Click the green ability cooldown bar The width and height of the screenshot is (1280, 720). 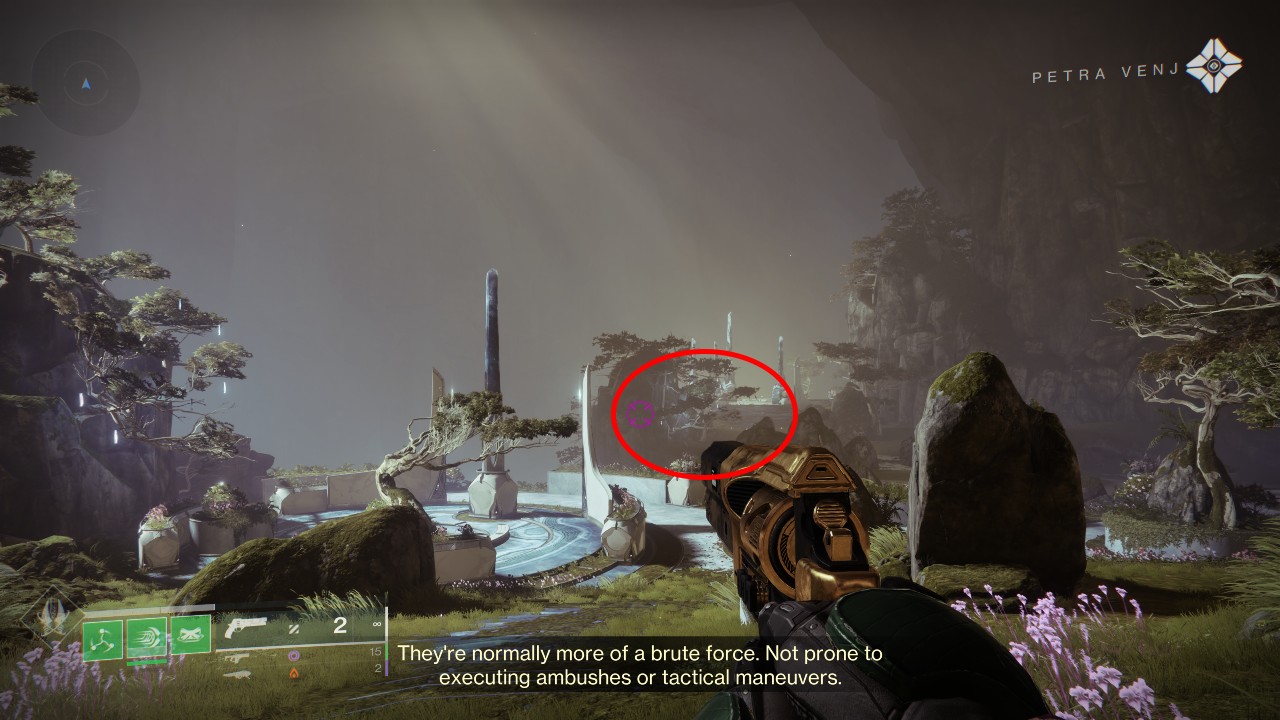(x=146, y=664)
